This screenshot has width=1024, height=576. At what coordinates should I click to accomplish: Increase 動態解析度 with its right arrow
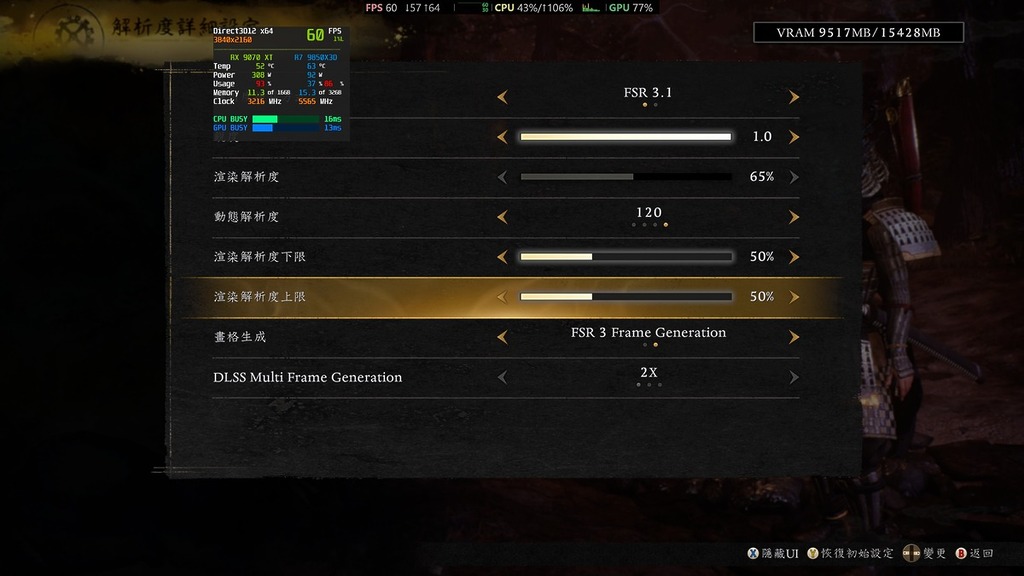[x=794, y=217]
